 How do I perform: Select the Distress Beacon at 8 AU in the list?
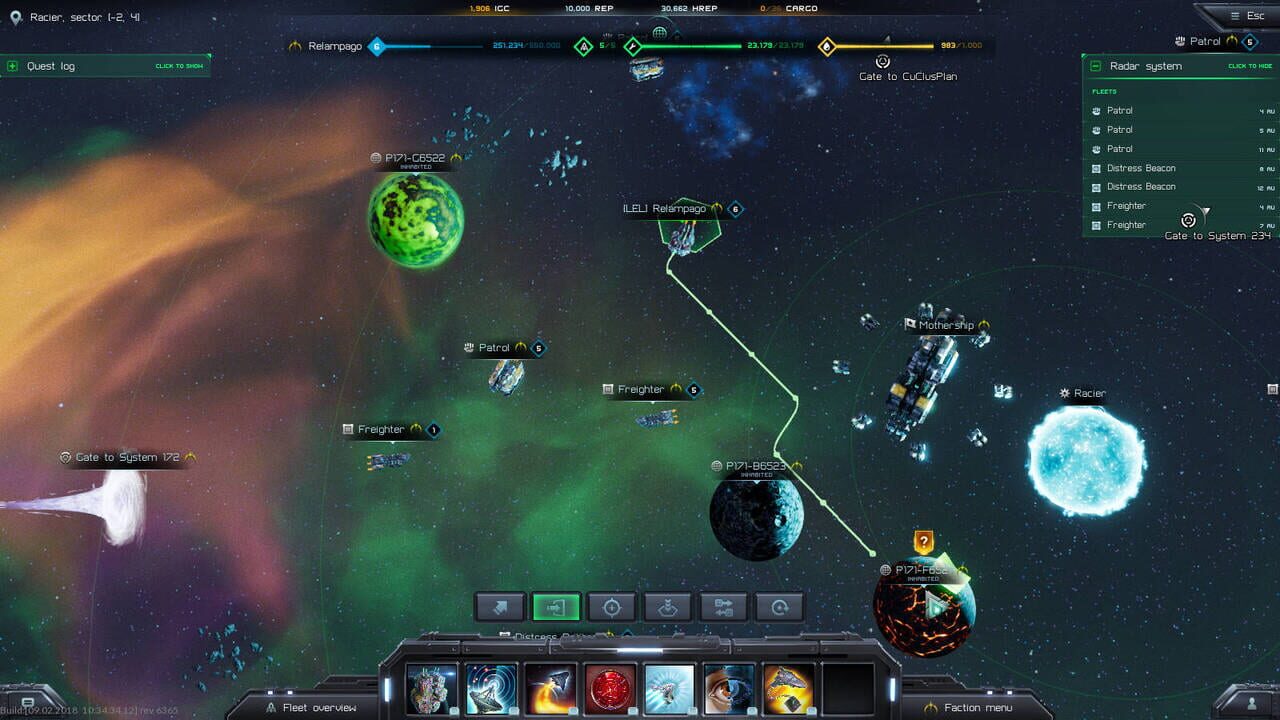coord(1143,168)
